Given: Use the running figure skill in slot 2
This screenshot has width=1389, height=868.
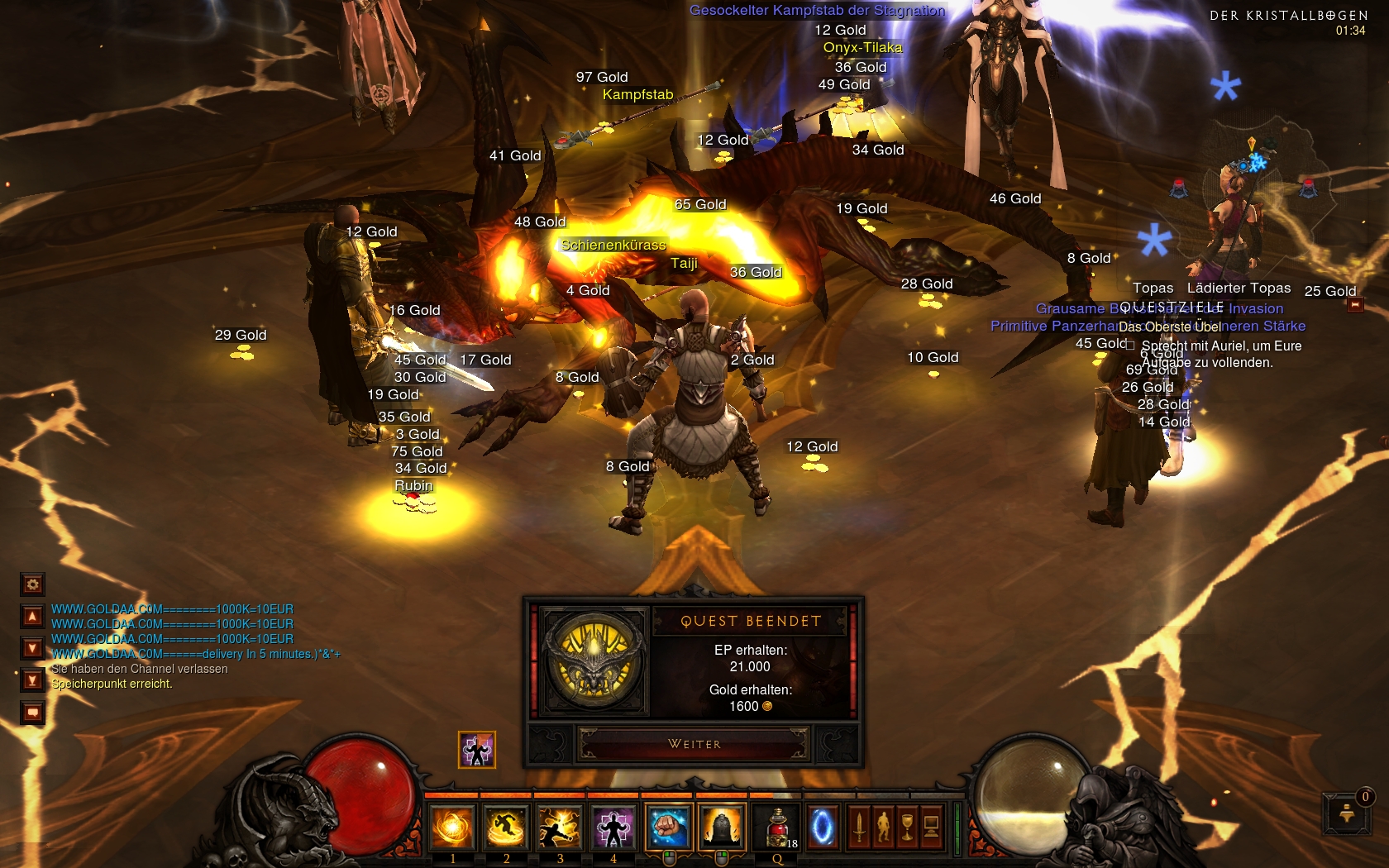Looking at the screenshot, I should click(506, 827).
